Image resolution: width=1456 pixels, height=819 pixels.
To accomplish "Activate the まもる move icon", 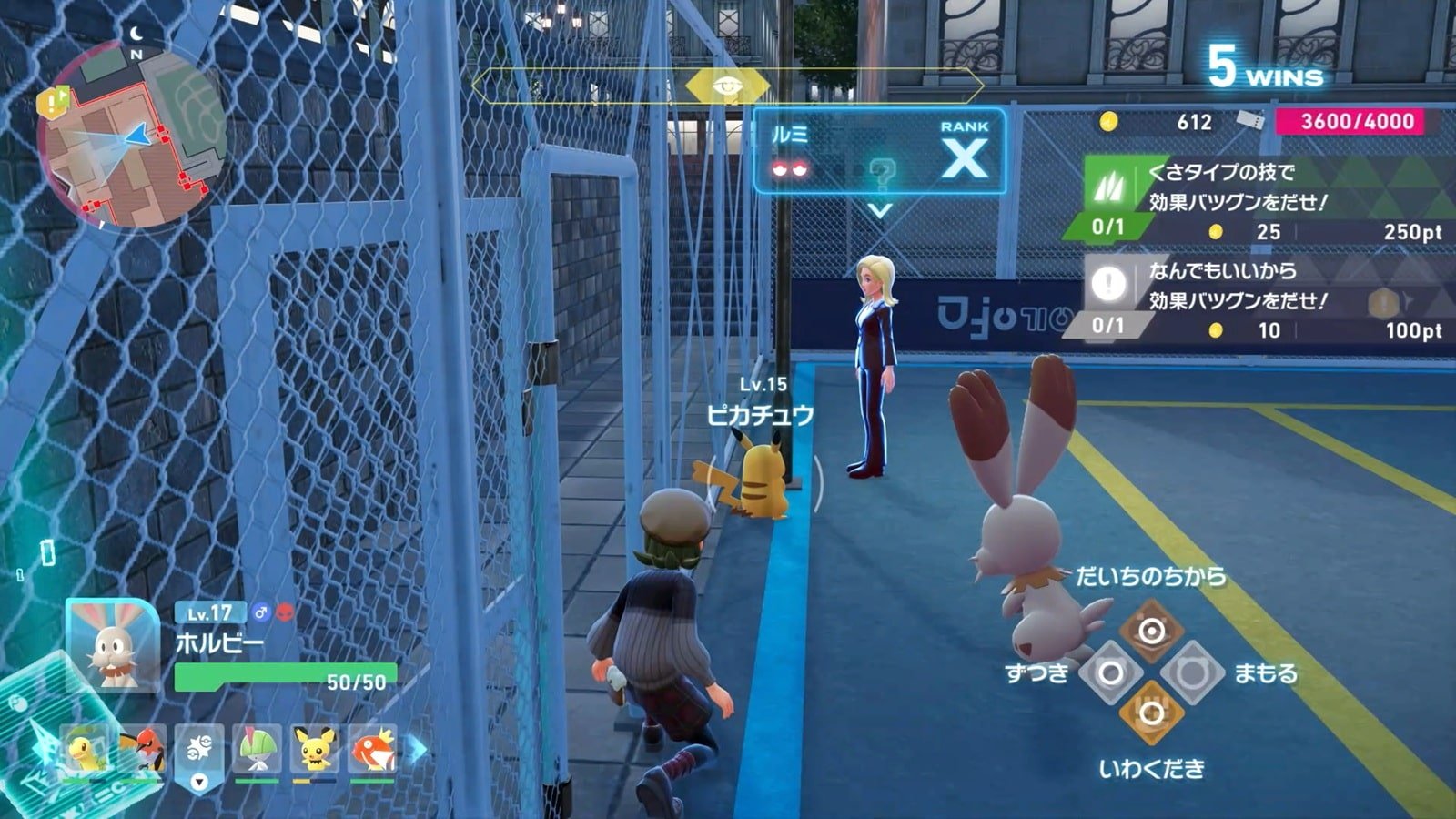I will [x=1192, y=673].
